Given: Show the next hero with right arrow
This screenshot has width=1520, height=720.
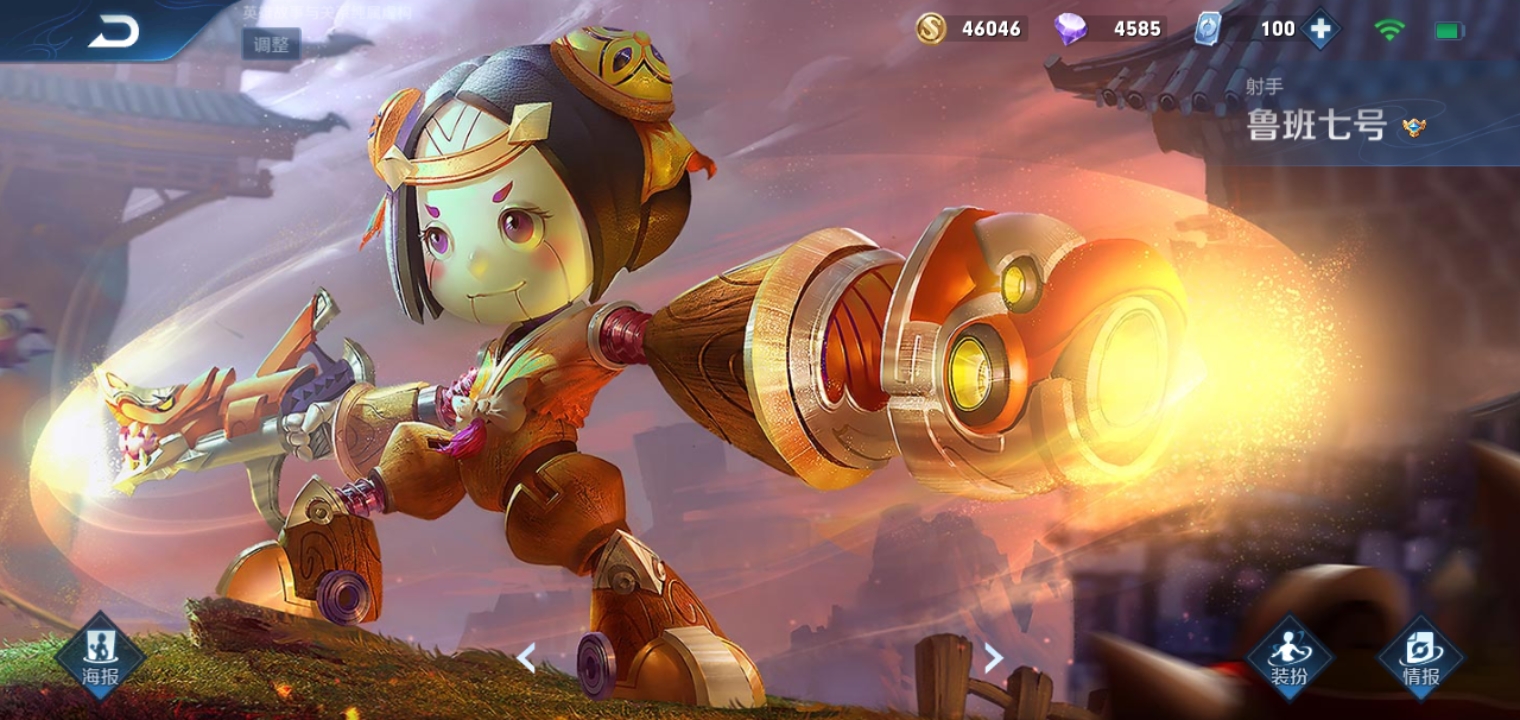Looking at the screenshot, I should (x=993, y=657).
